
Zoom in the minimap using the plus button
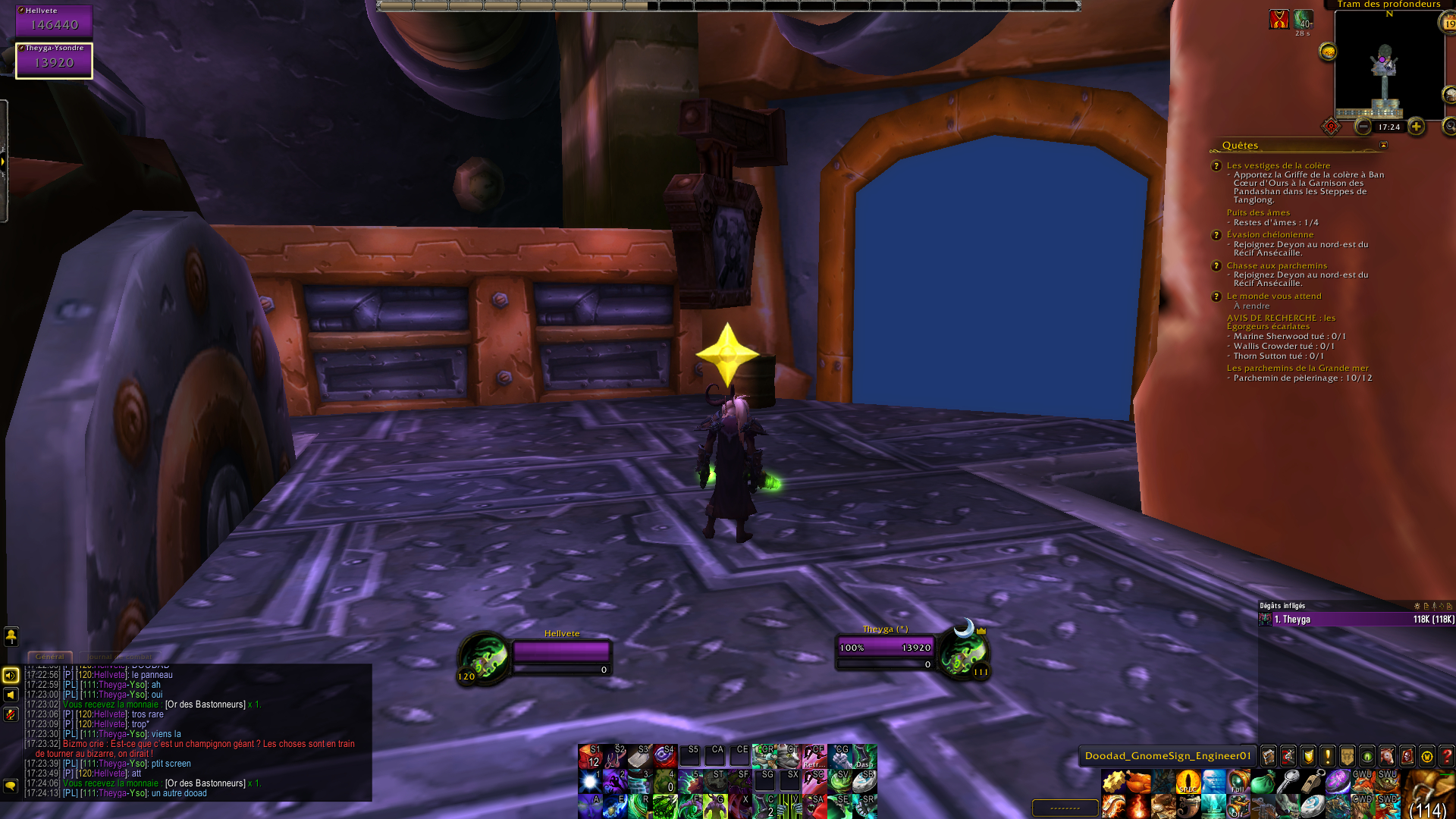tap(1416, 127)
